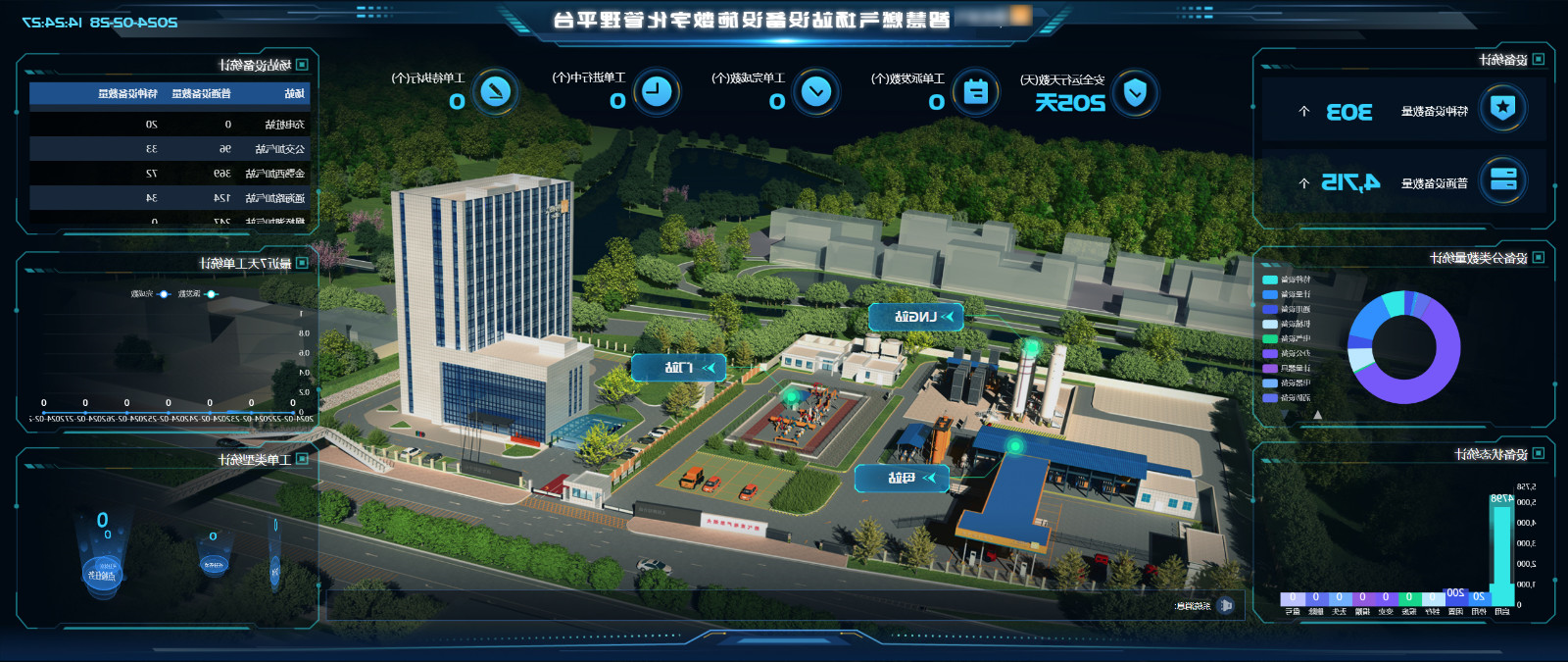Click the 工单待执行 pencil icon
1568x662 pixels.
point(496,92)
